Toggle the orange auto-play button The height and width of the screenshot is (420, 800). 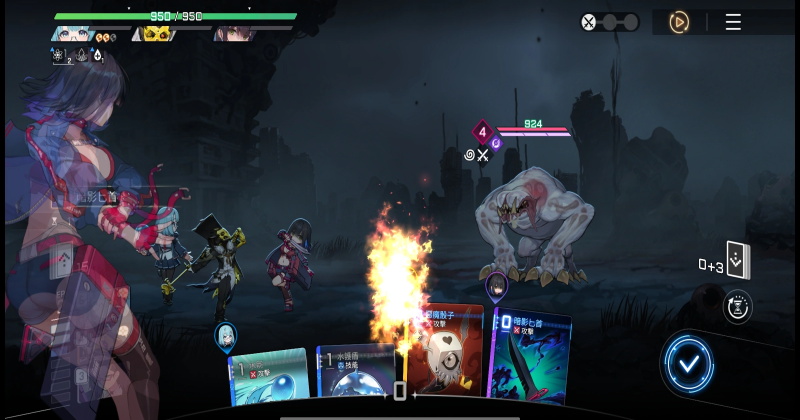(x=679, y=22)
